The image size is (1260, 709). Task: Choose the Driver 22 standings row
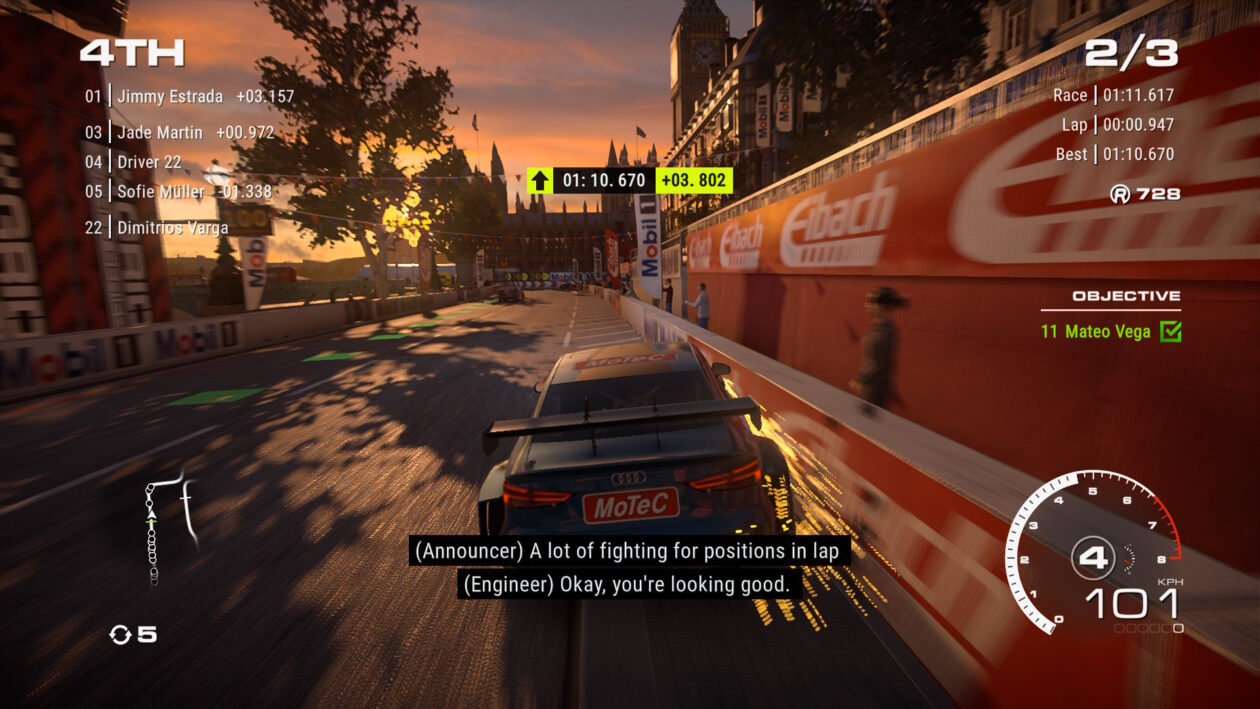tap(149, 162)
